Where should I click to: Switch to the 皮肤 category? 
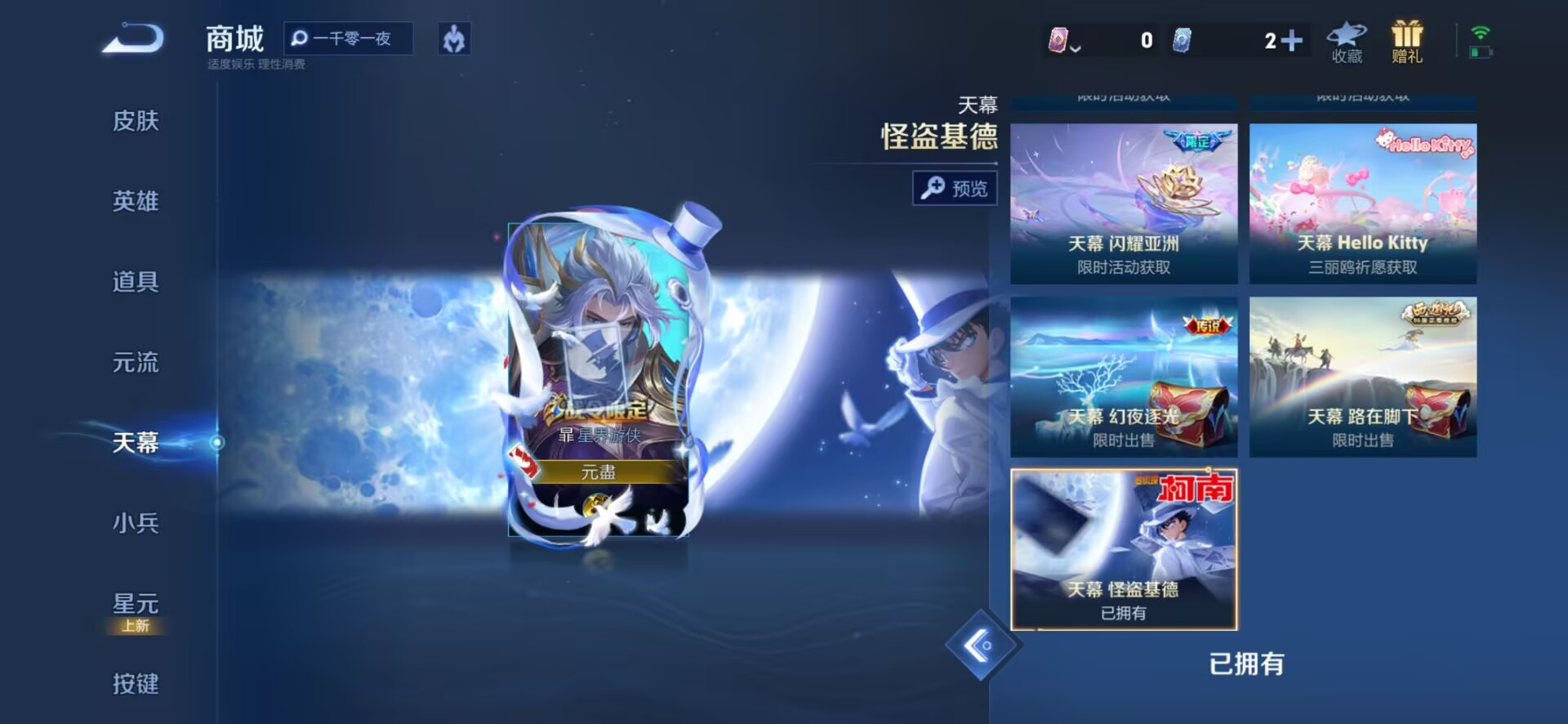click(x=136, y=121)
